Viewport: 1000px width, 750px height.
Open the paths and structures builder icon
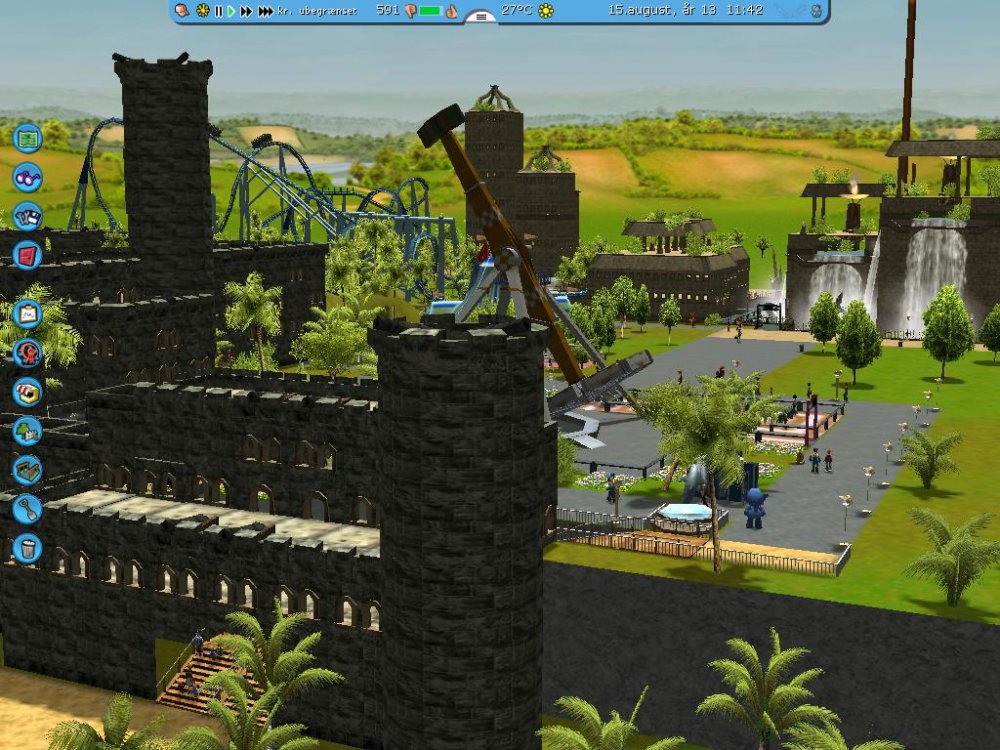[27, 469]
